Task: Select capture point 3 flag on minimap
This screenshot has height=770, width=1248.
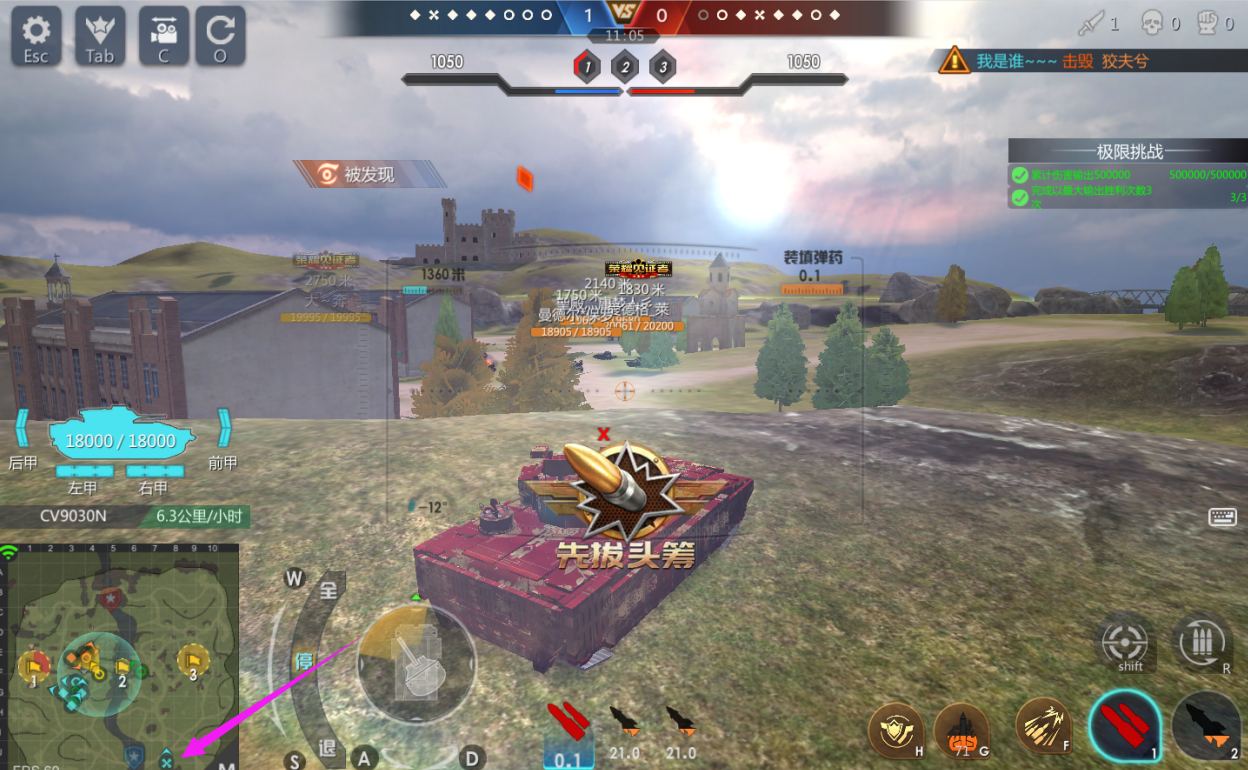Action: [192, 659]
